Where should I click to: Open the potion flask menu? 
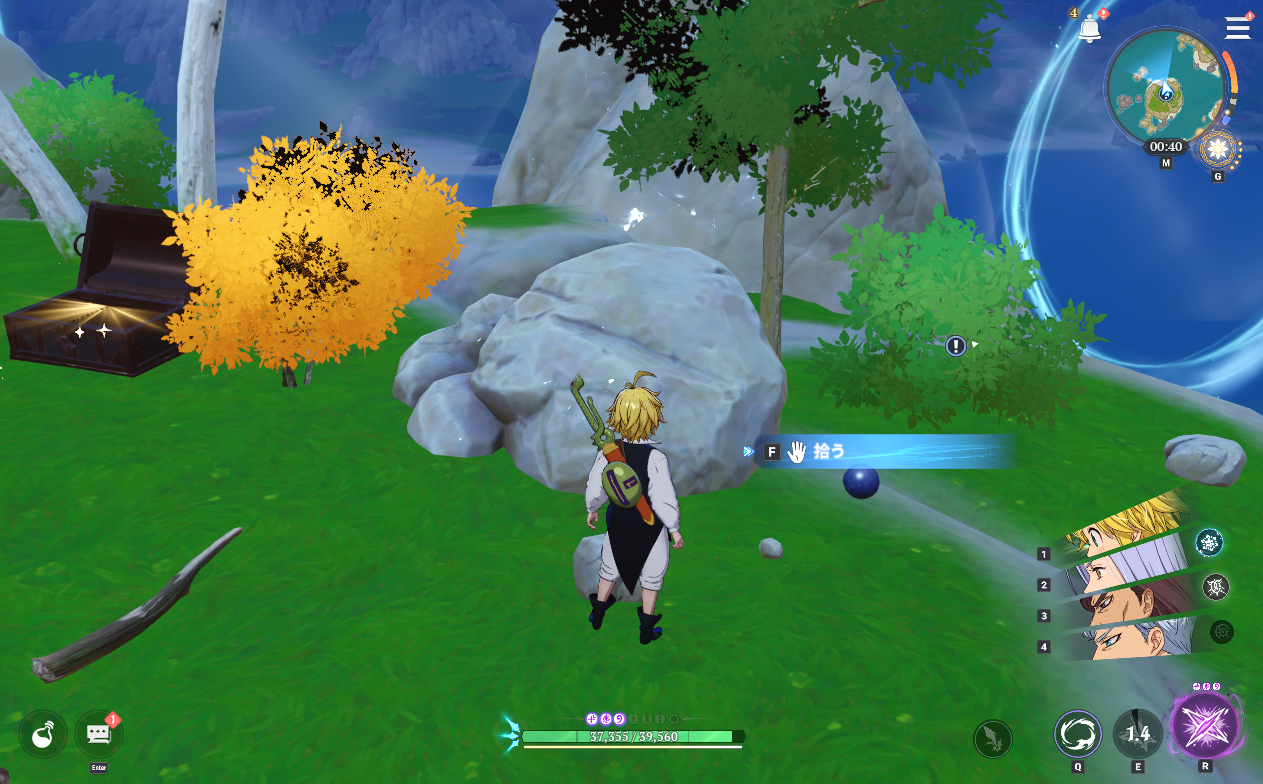point(43,735)
